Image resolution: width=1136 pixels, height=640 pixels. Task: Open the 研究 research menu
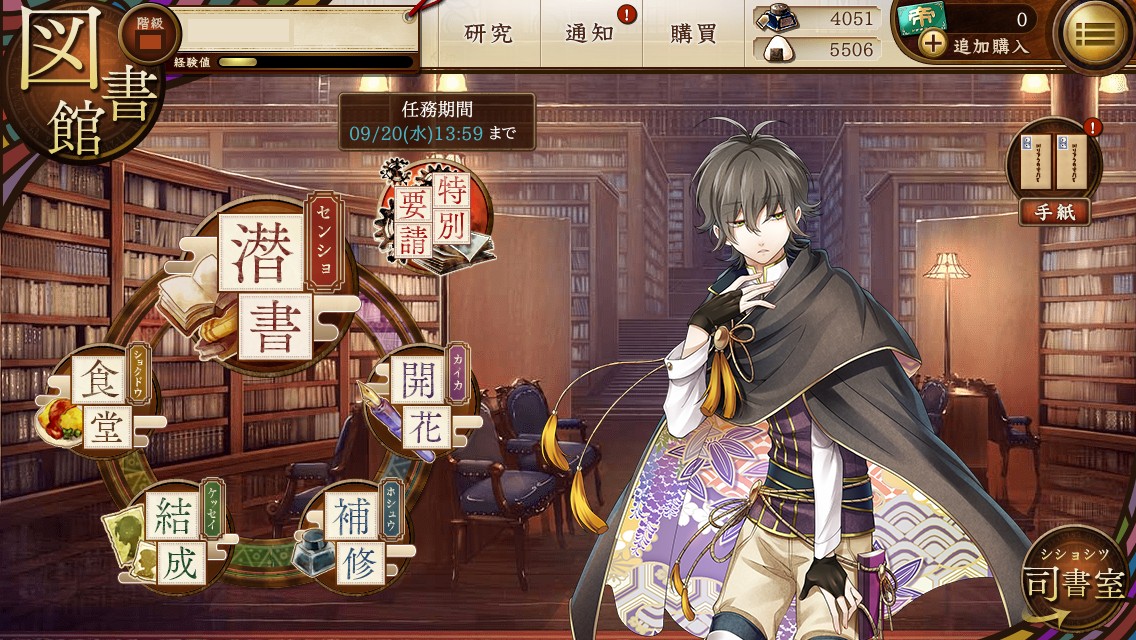489,34
